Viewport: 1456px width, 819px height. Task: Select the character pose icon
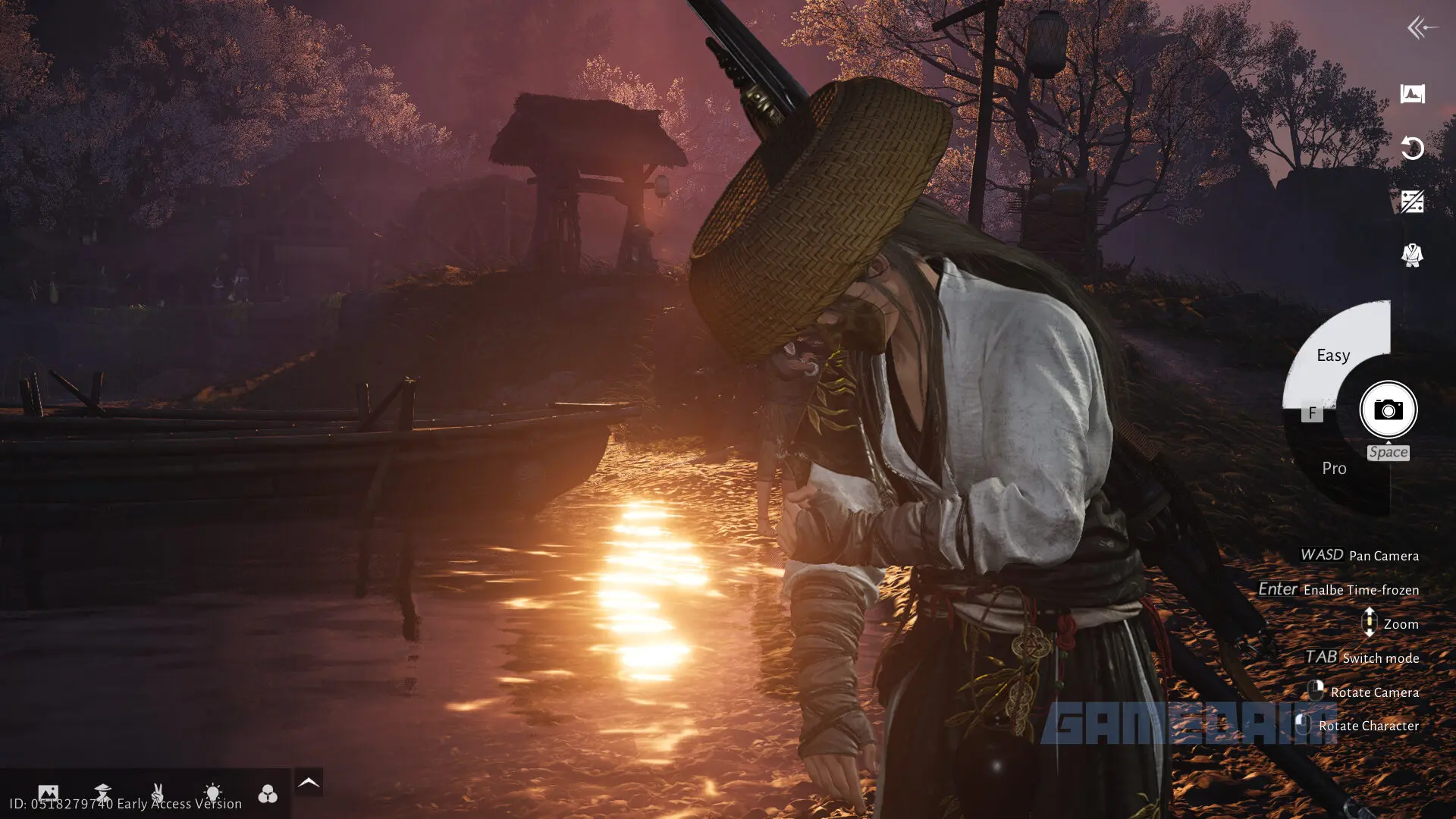pyautogui.click(x=104, y=792)
